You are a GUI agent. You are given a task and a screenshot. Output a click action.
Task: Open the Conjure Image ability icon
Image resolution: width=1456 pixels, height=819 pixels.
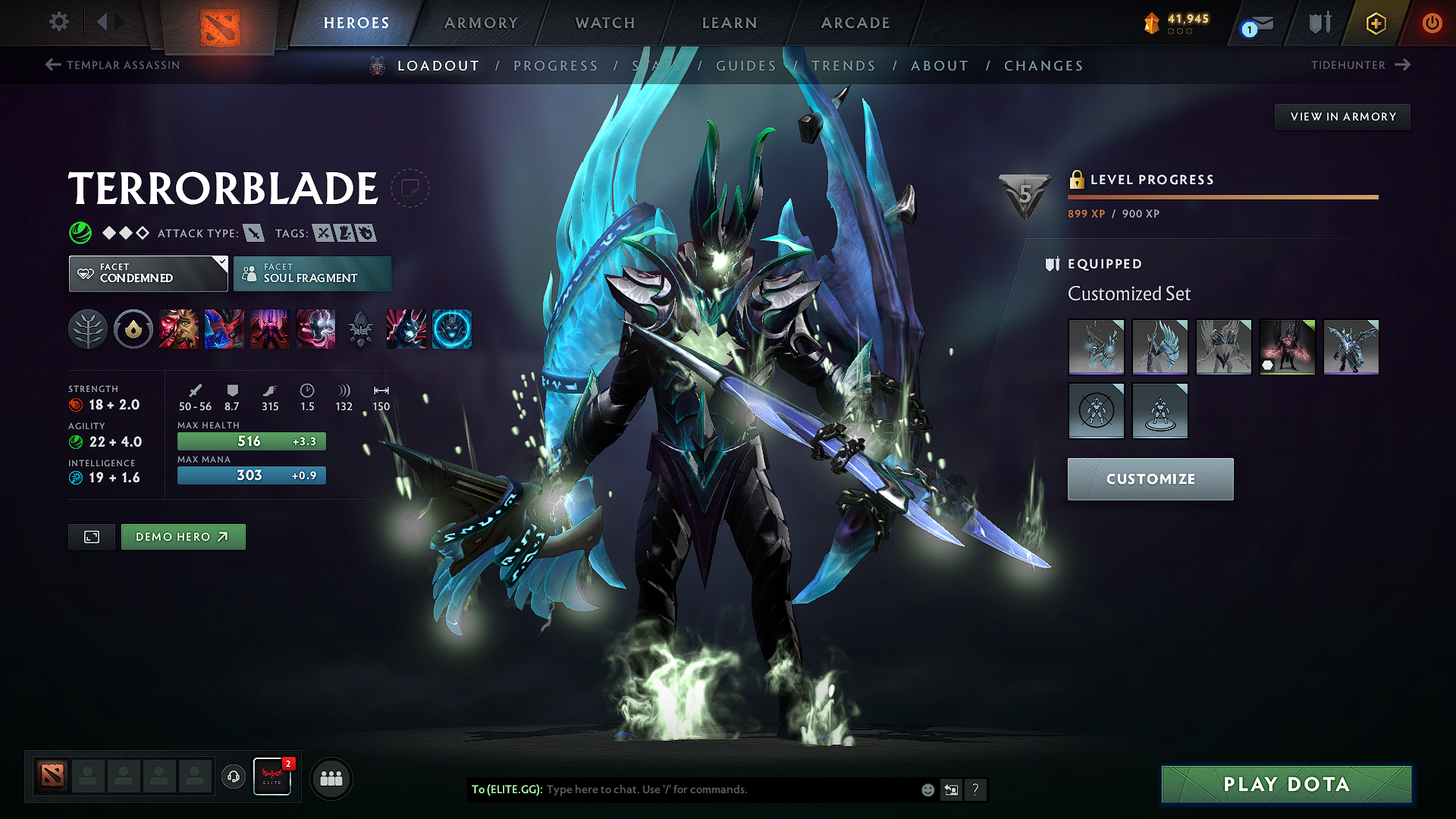[x=224, y=328]
